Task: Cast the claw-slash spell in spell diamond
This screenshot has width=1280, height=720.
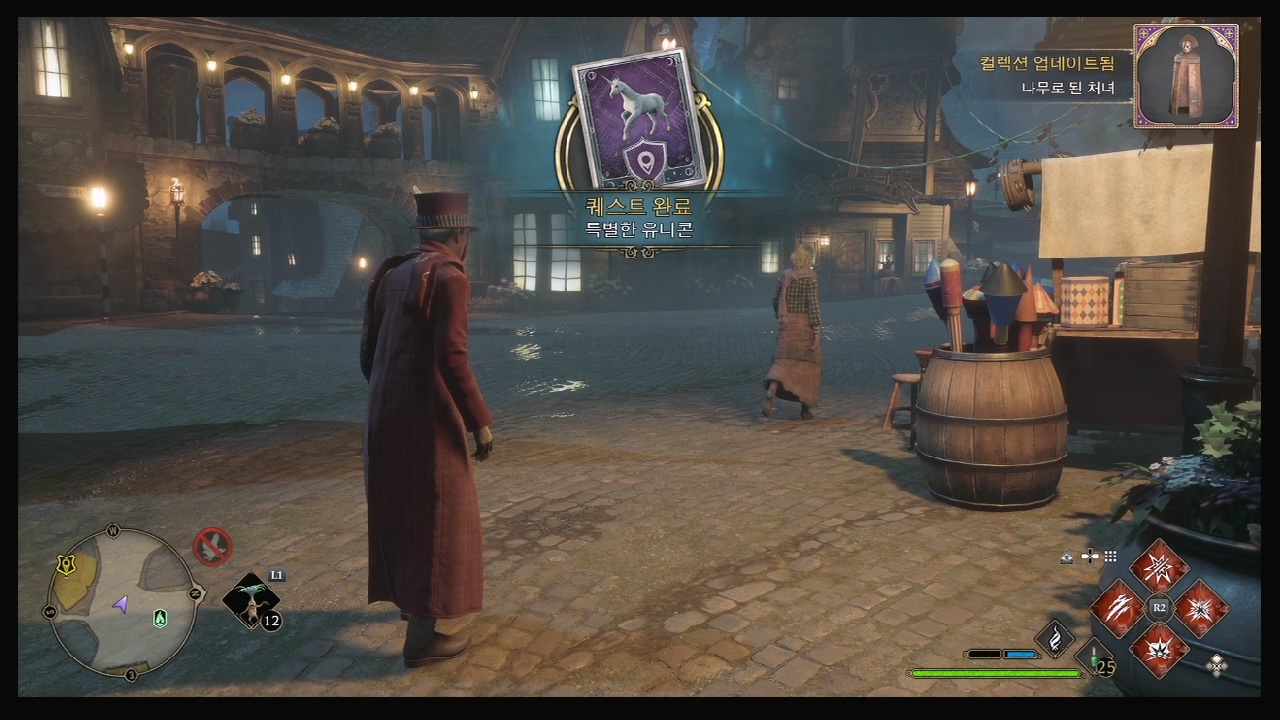Action: point(1117,608)
